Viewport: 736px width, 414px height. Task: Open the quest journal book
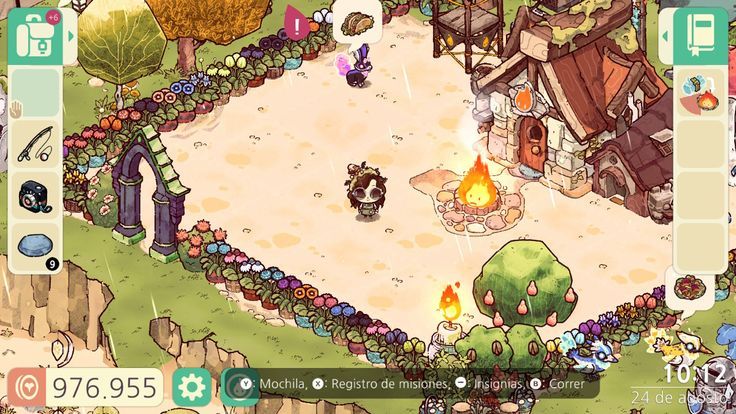click(x=700, y=32)
